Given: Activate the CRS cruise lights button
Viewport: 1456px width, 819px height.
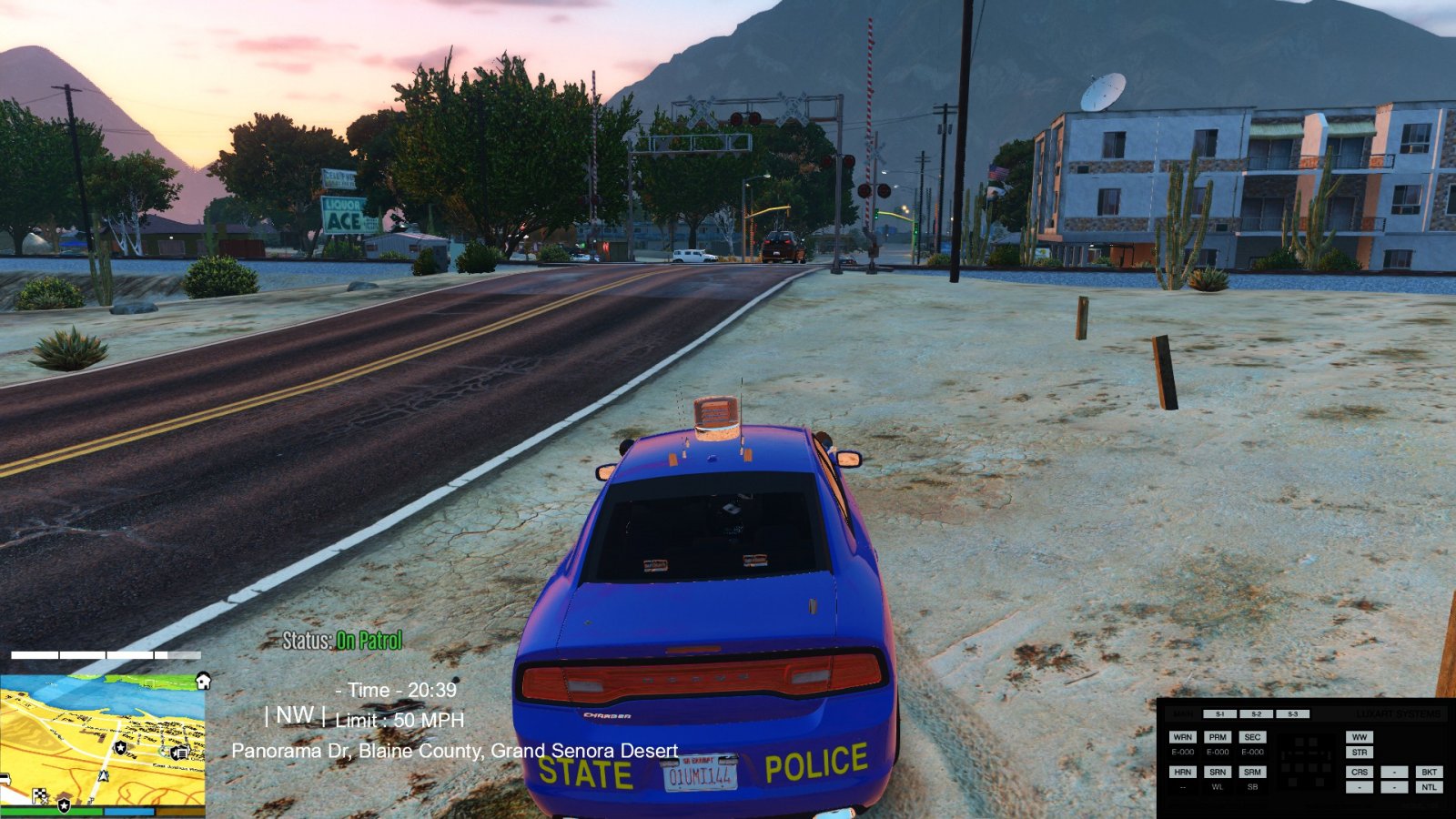Looking at the screenshot, I should click(x=1360, y=772).
